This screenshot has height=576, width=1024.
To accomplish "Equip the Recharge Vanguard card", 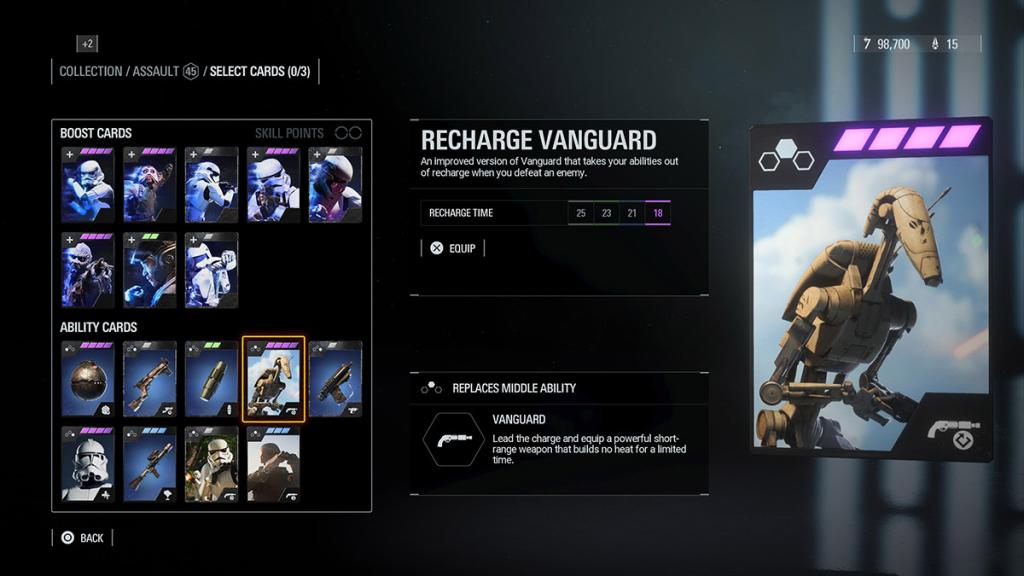I will [x=453, y=248].
